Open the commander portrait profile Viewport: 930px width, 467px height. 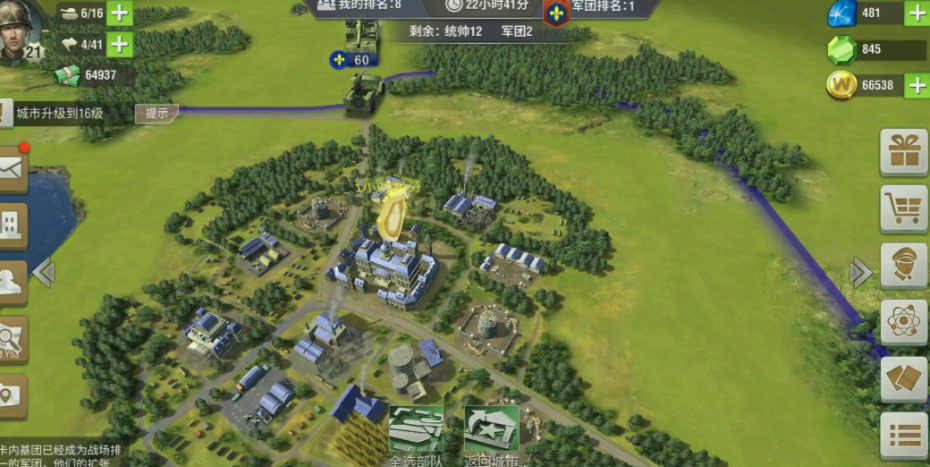[x=21, y=30]
